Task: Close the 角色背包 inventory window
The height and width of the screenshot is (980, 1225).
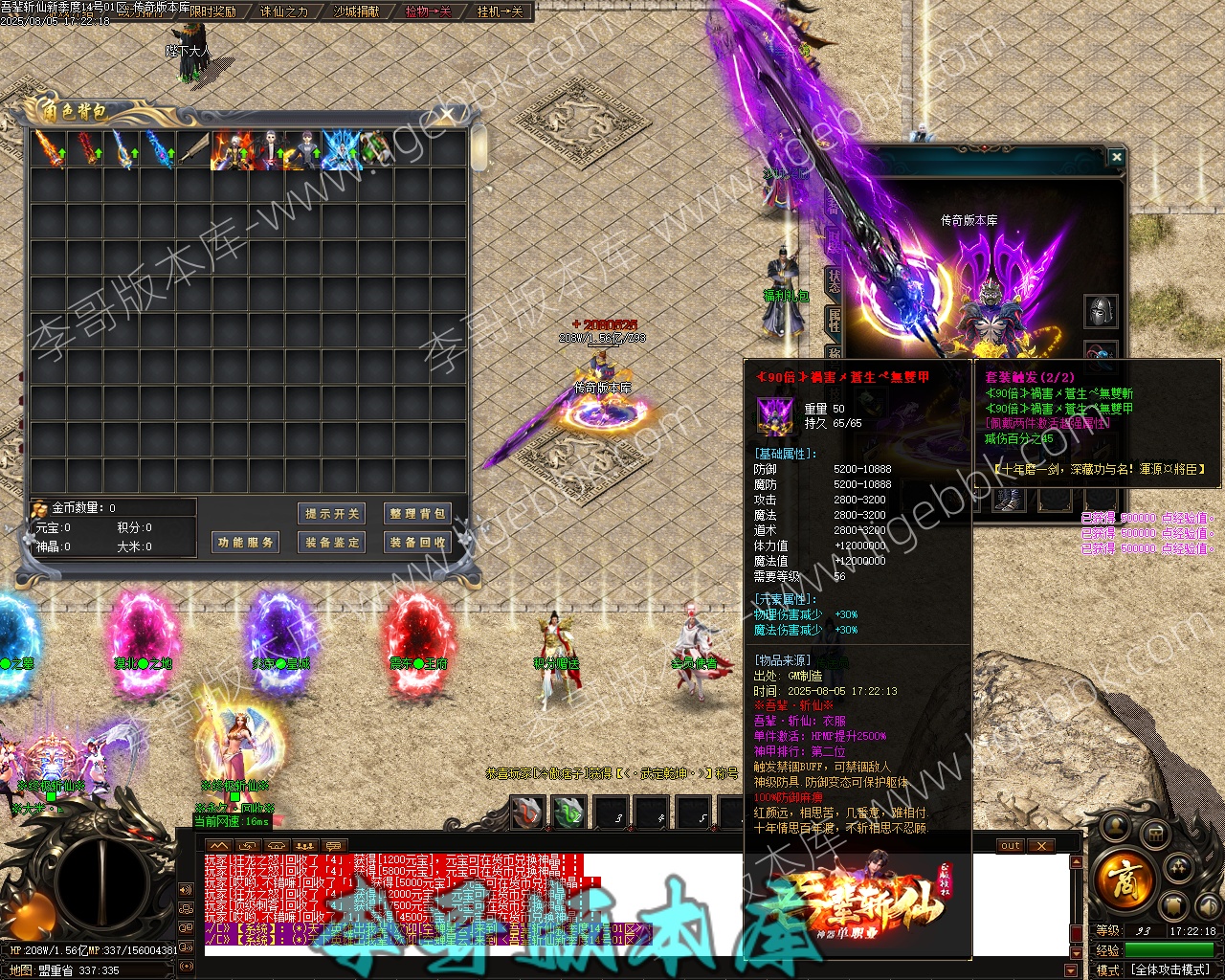Action: (x=447, y=116)
